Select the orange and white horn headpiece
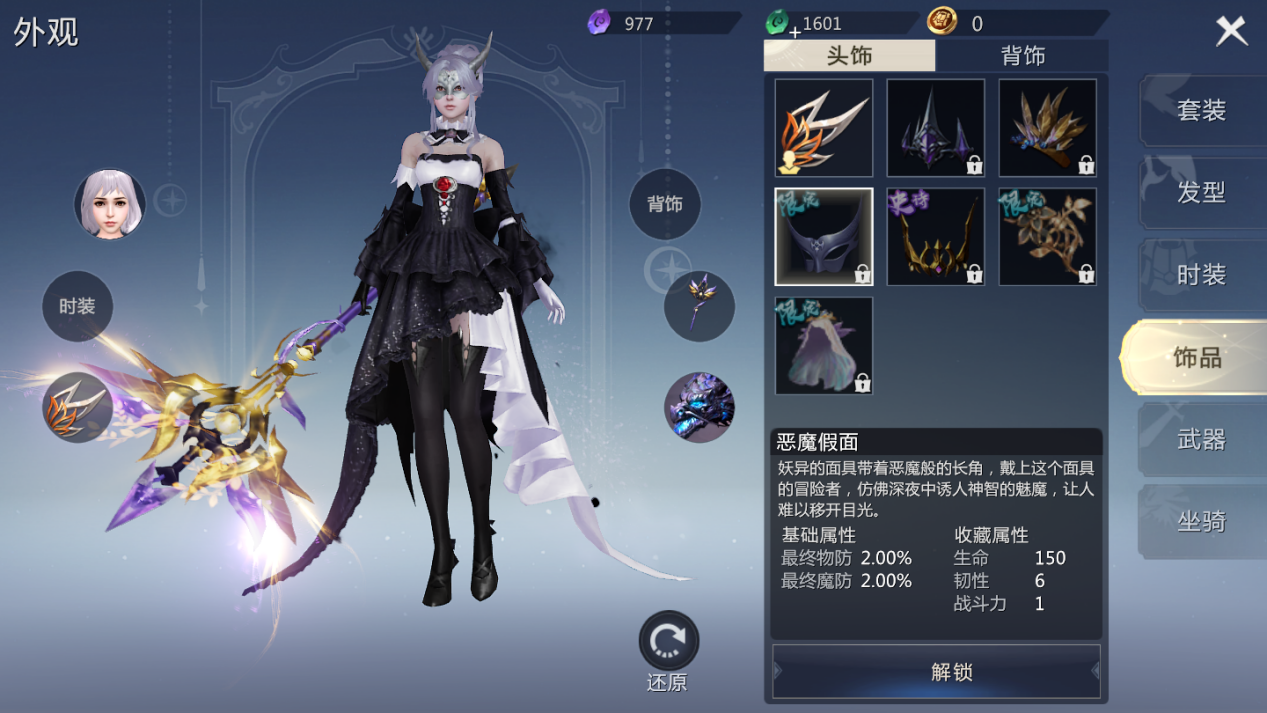Image resolution: width=1267 pixels, height=713 pixels. coord(824,128)
